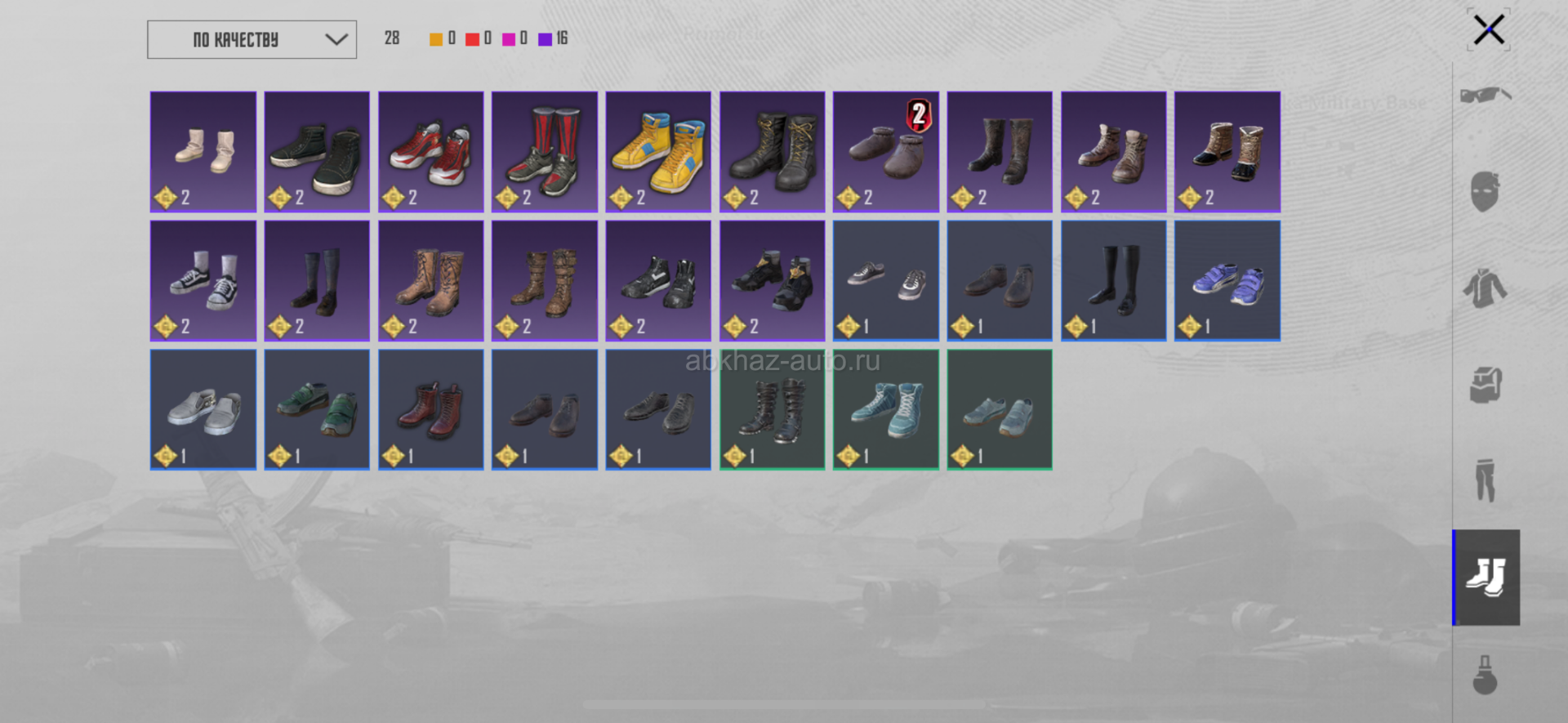Choose the bright blue sneakers
Viewport: 1568px width, 723px height.
[x=1227, y=280]
